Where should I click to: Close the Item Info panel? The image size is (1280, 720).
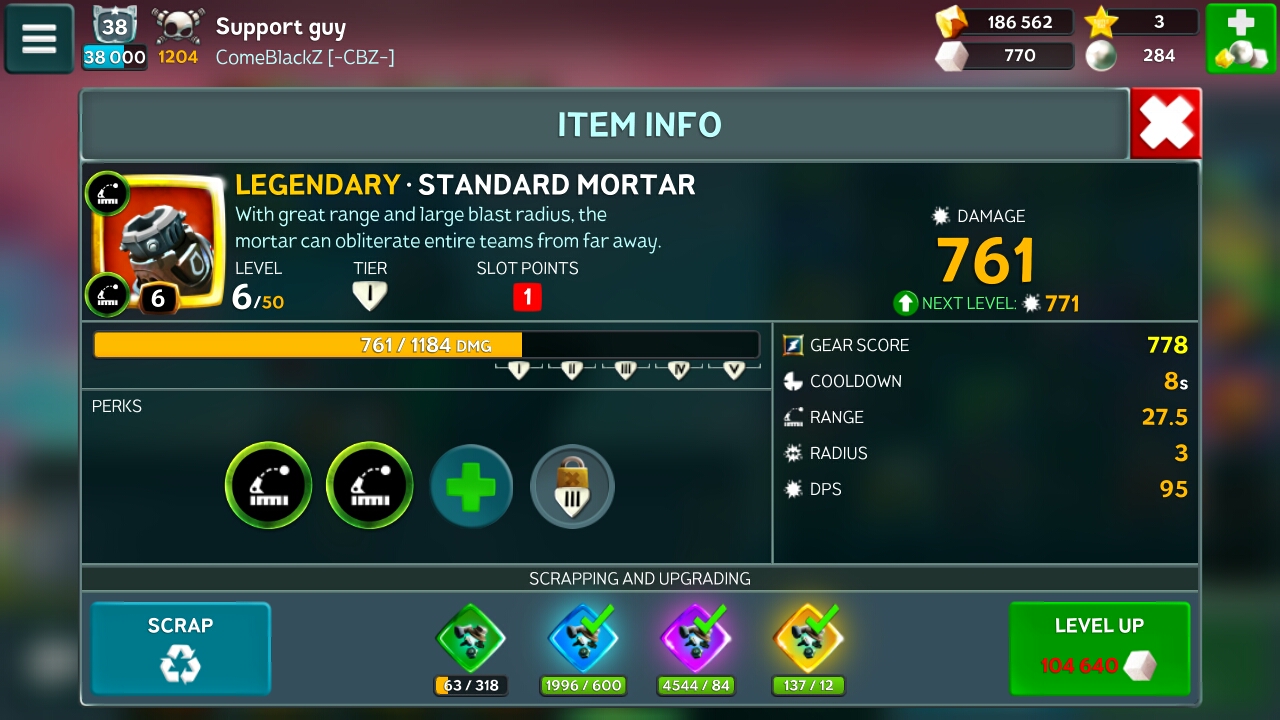click(1166, 124)
